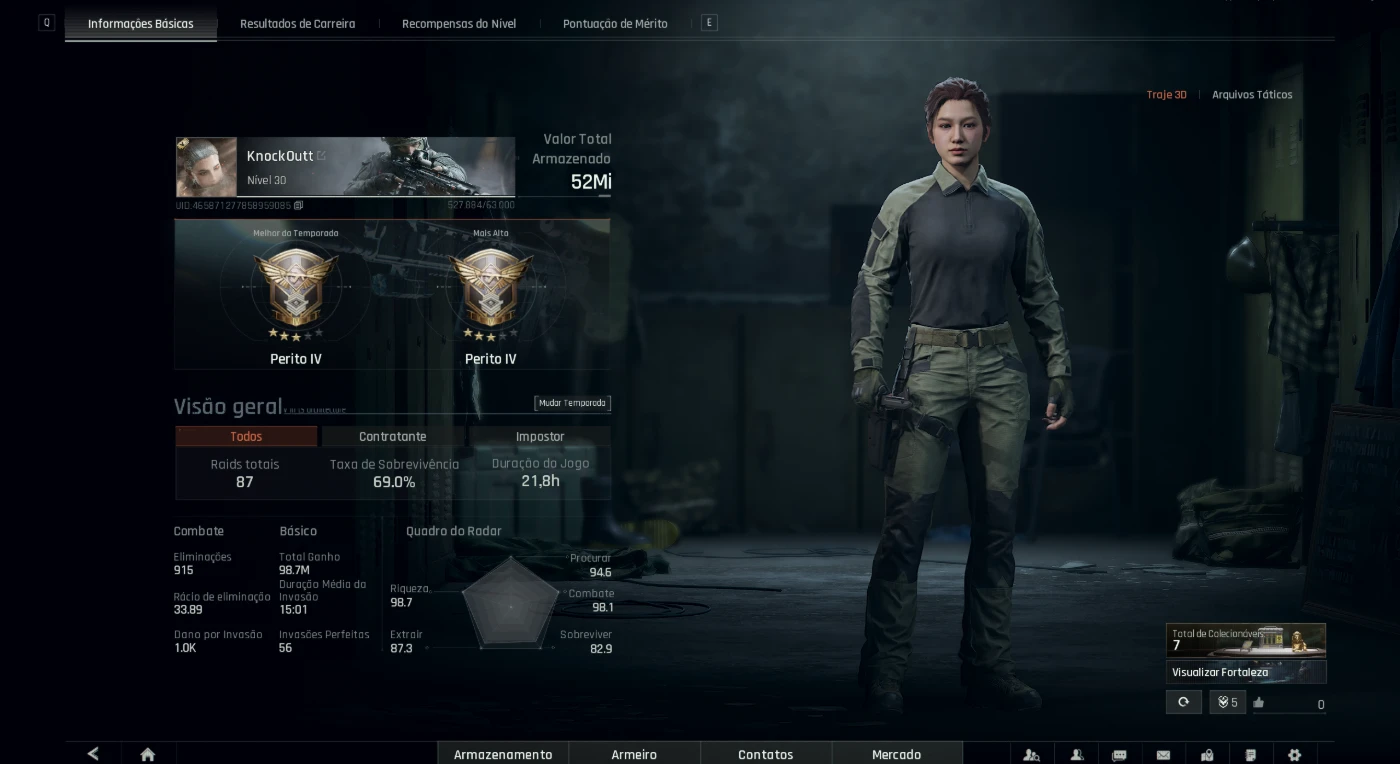Click the Mudar Temporada button

pyautogui.click(x=572, y=403)
